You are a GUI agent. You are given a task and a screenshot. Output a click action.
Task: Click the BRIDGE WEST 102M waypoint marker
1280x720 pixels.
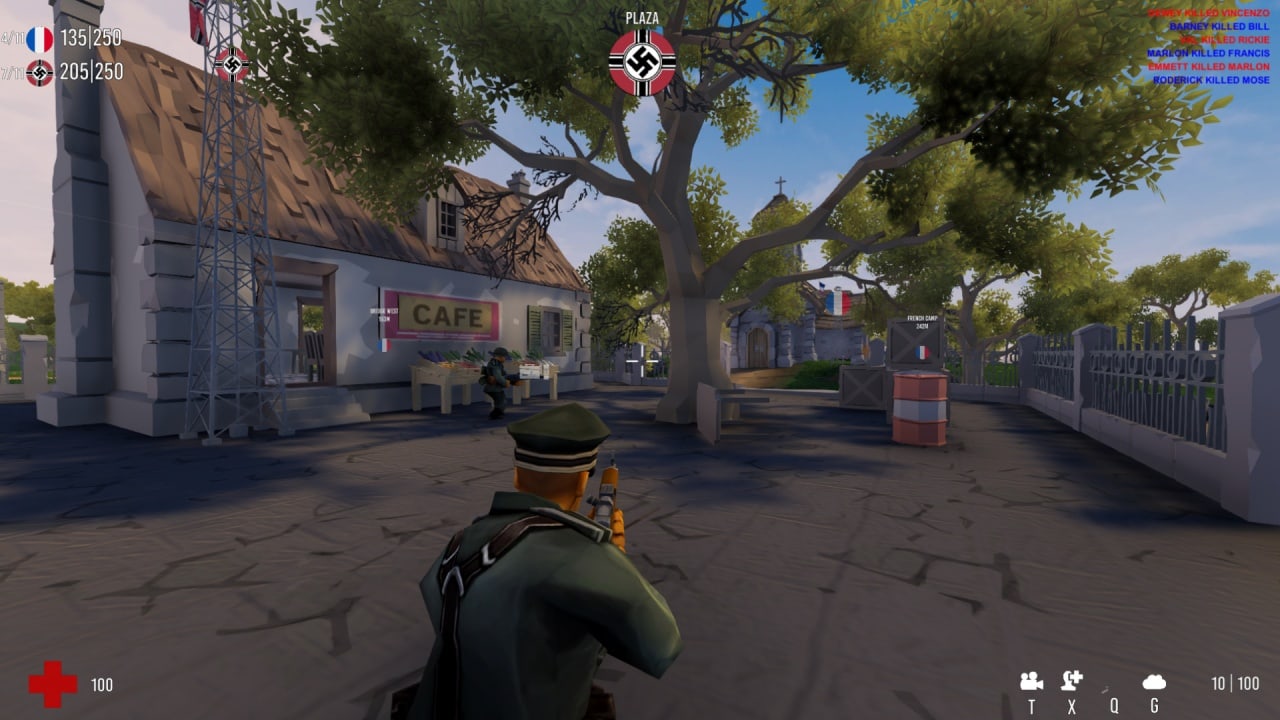[x=385, y=310]
